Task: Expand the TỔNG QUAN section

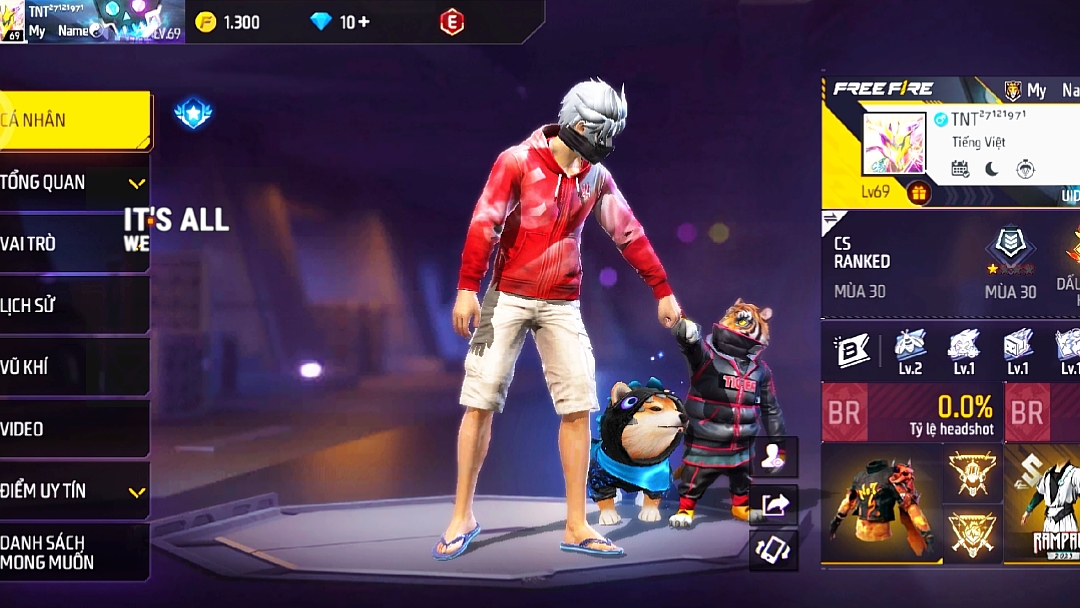Action: click(74, 182)
